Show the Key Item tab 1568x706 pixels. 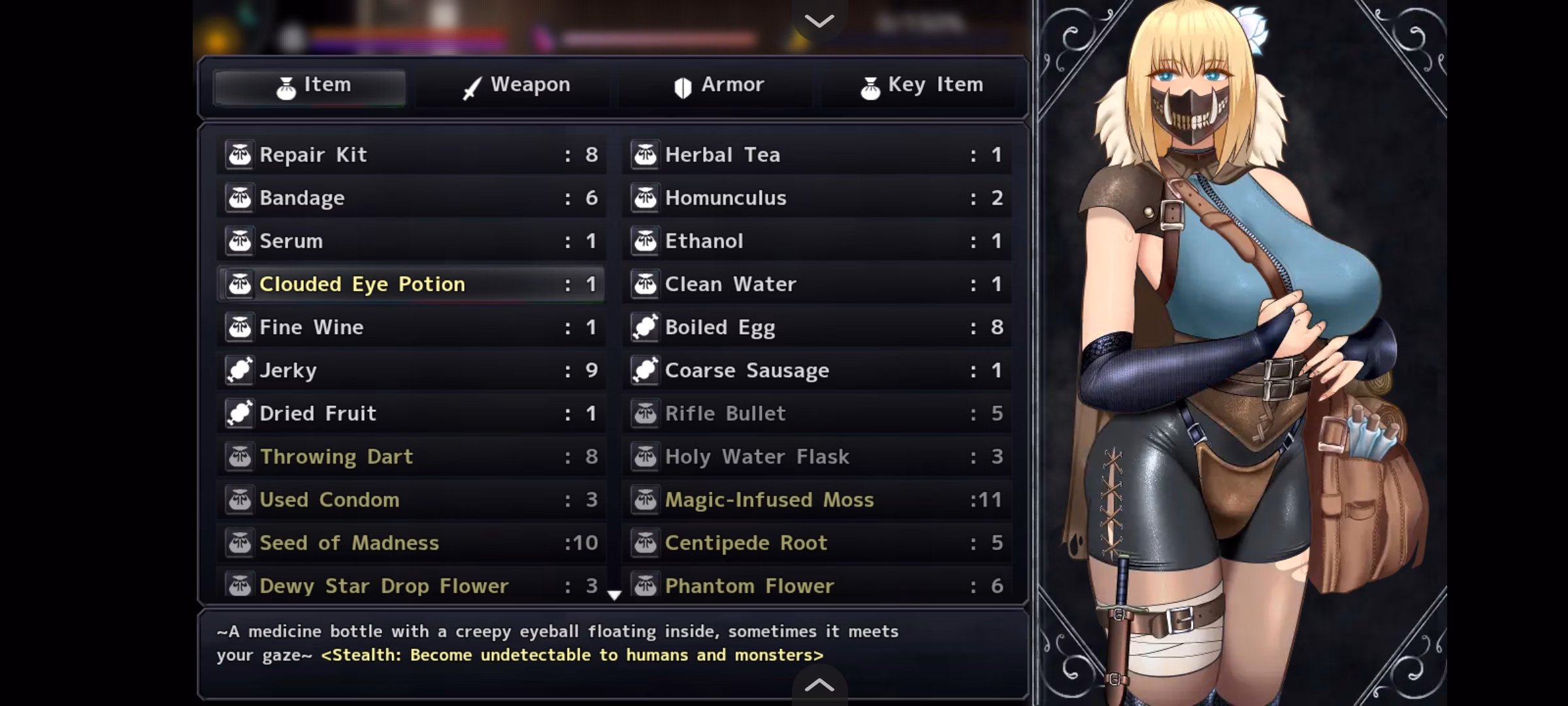pos(921,86)
